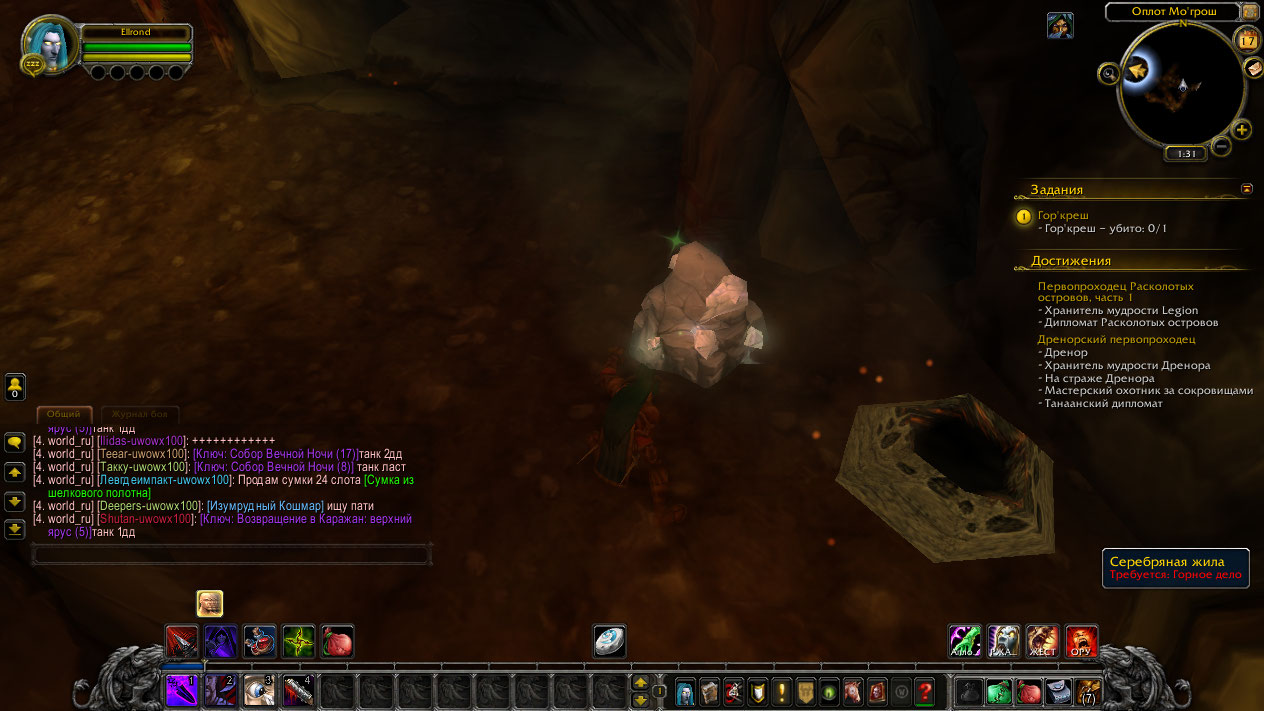Open the chat menu speech bubble button
The width and height of the screenshot is (1264, 711).
tap(15, 442)
